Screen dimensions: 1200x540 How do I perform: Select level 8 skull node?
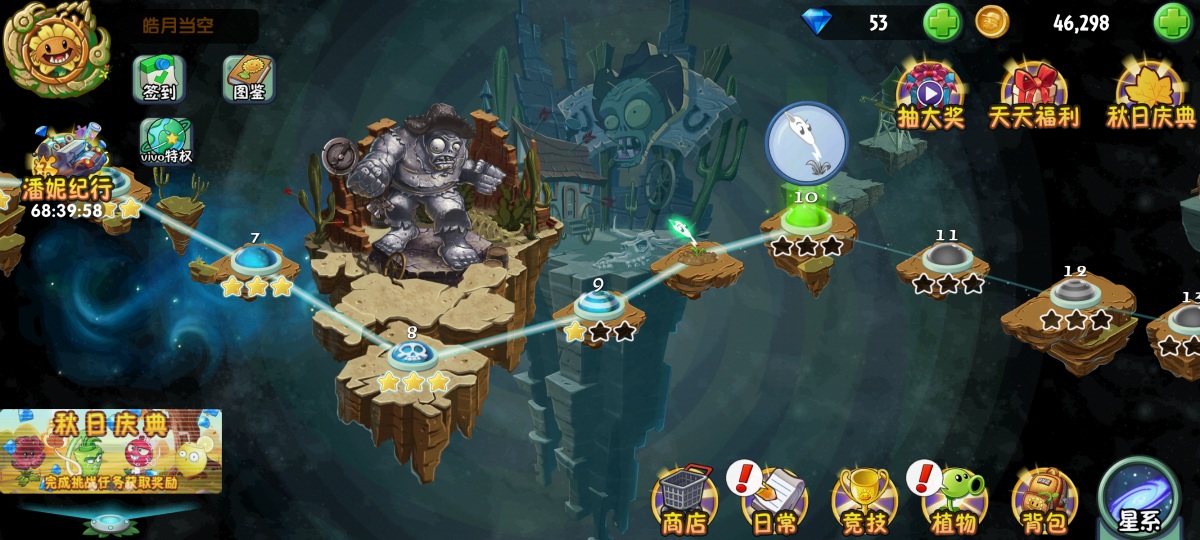pyautogui.click(x=411, y=354)
